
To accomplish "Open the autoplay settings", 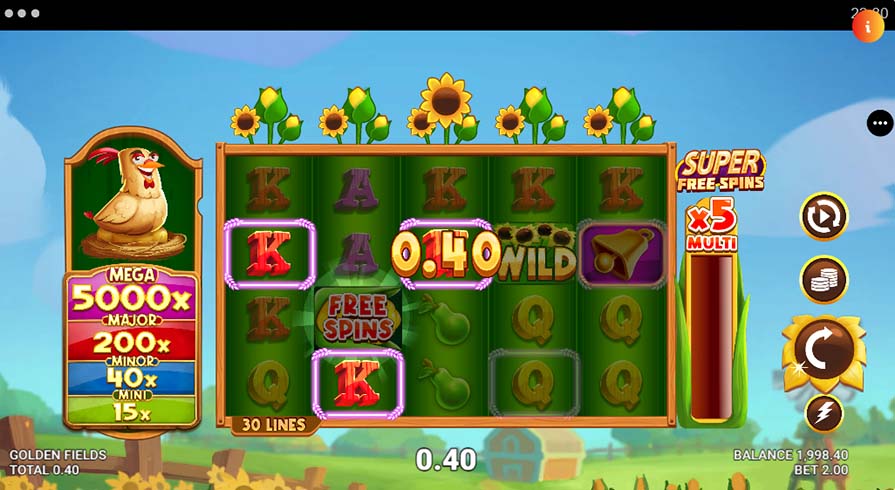I will pos(824,216).
